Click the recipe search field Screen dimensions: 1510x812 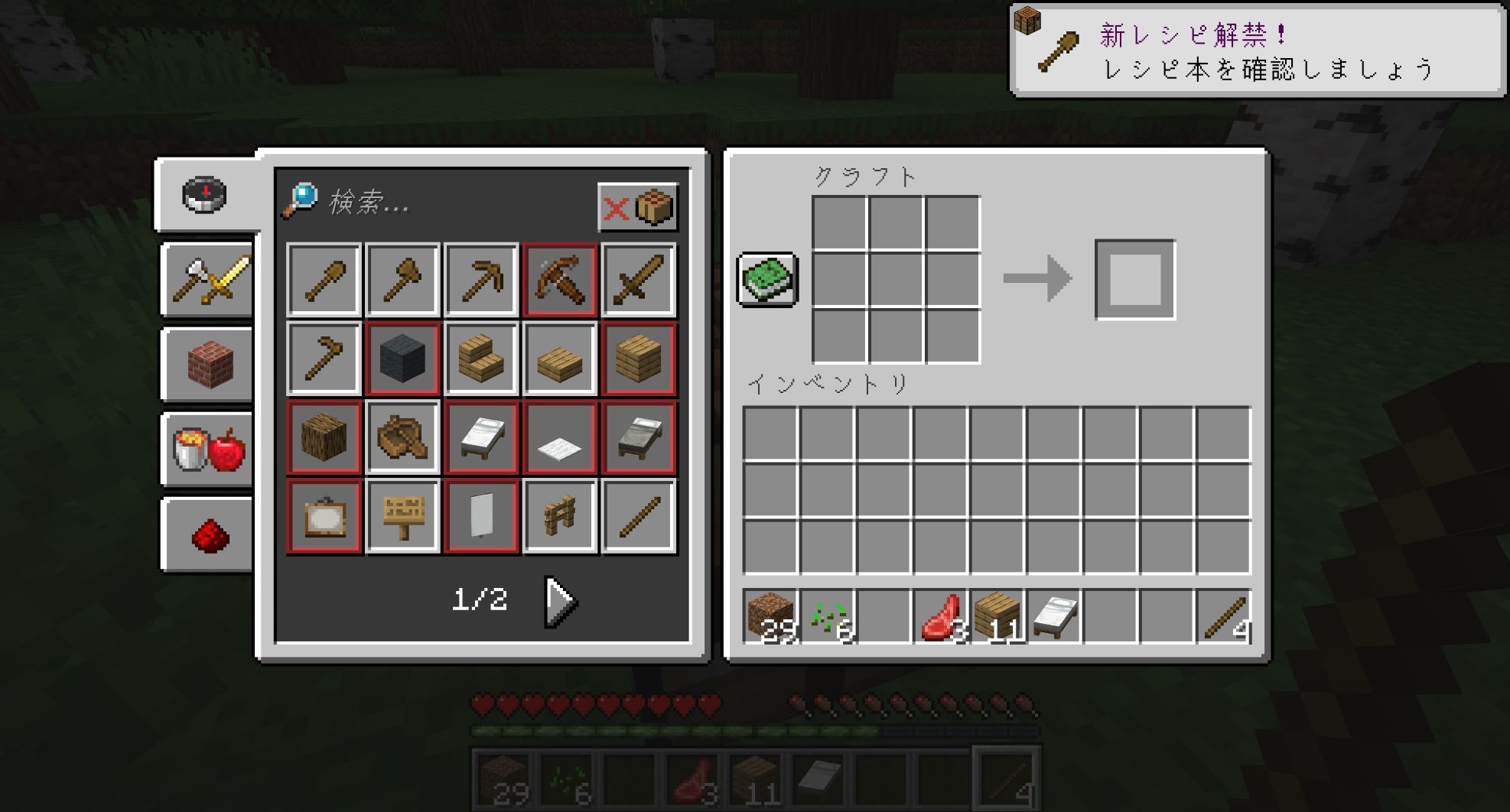[x=451, y=203]
